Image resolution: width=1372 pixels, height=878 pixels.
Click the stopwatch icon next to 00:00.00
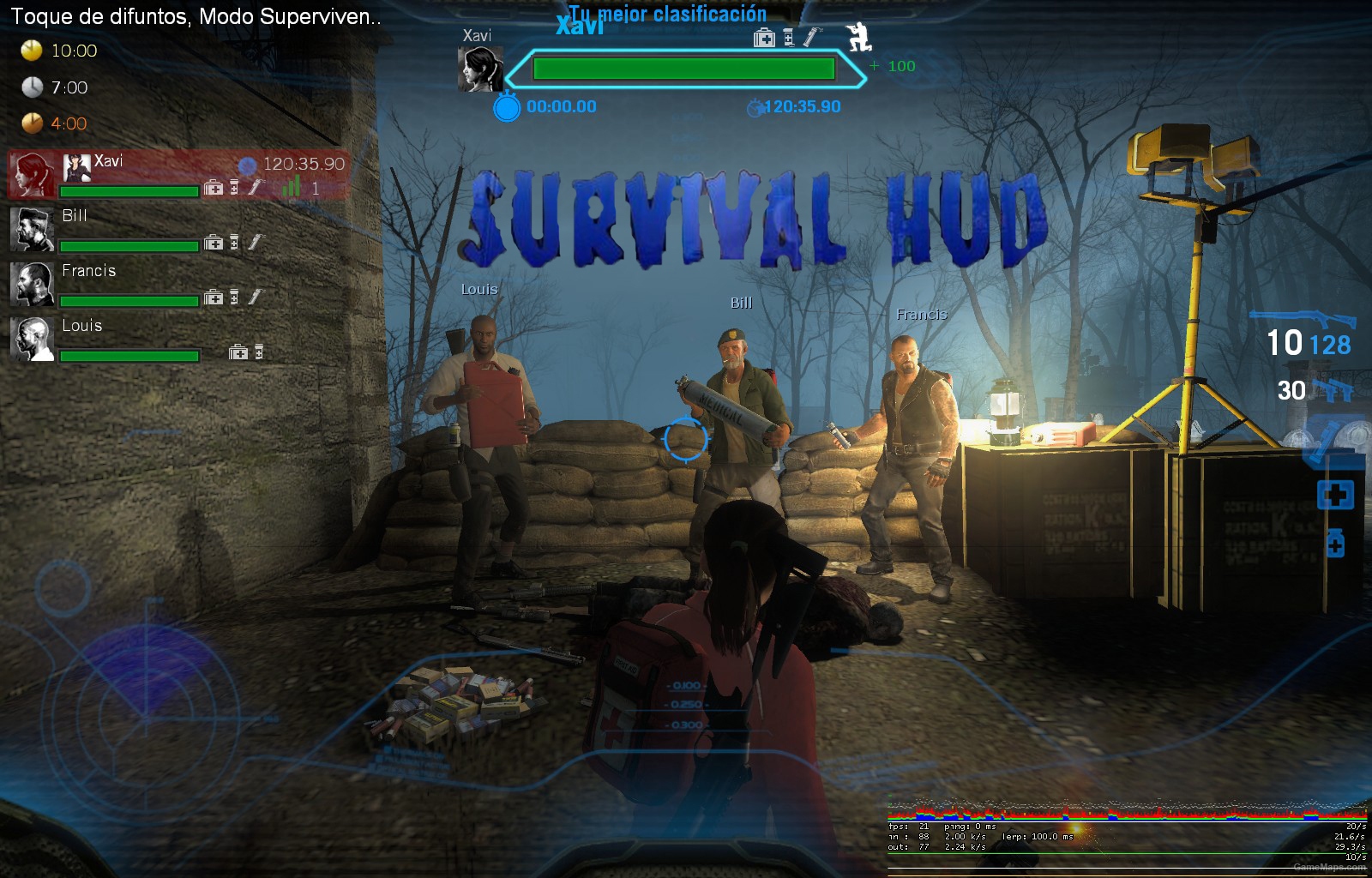click(508, 107)
